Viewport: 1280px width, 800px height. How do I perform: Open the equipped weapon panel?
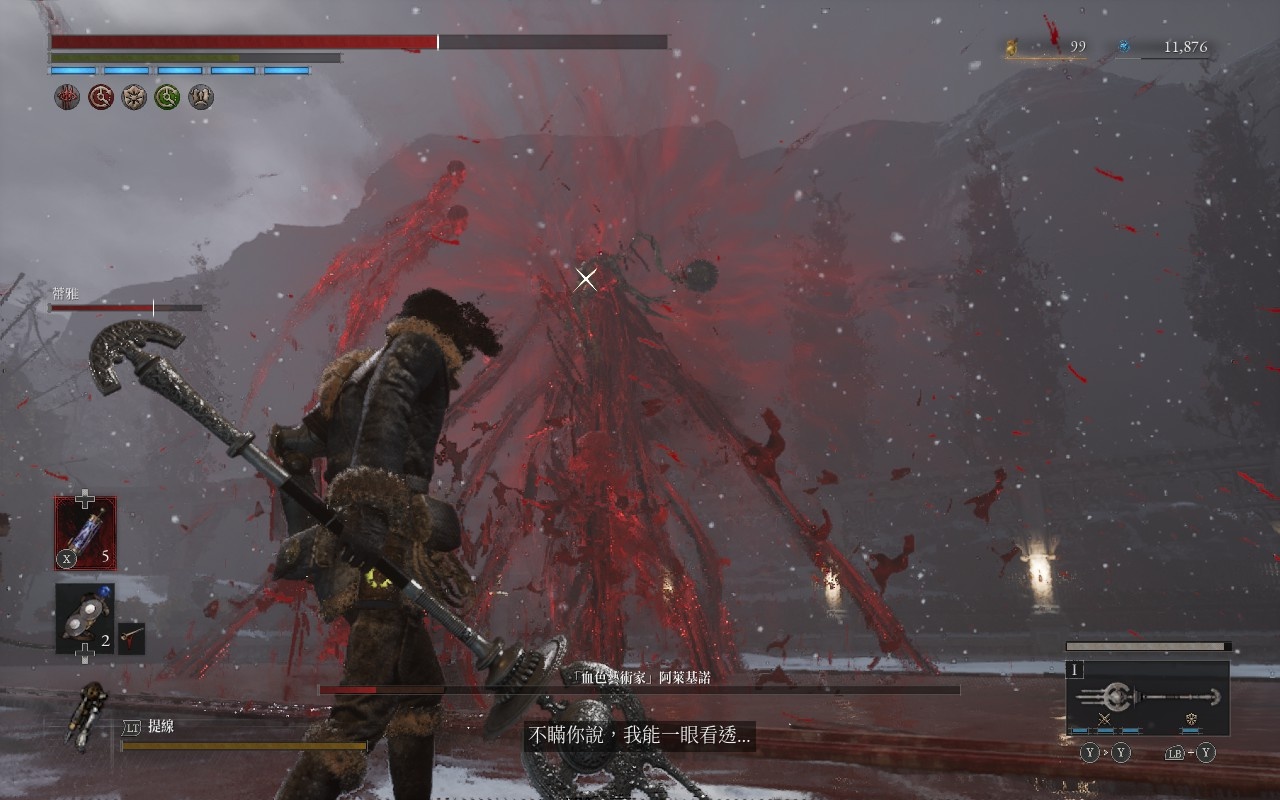click(x=1147, y=698)
